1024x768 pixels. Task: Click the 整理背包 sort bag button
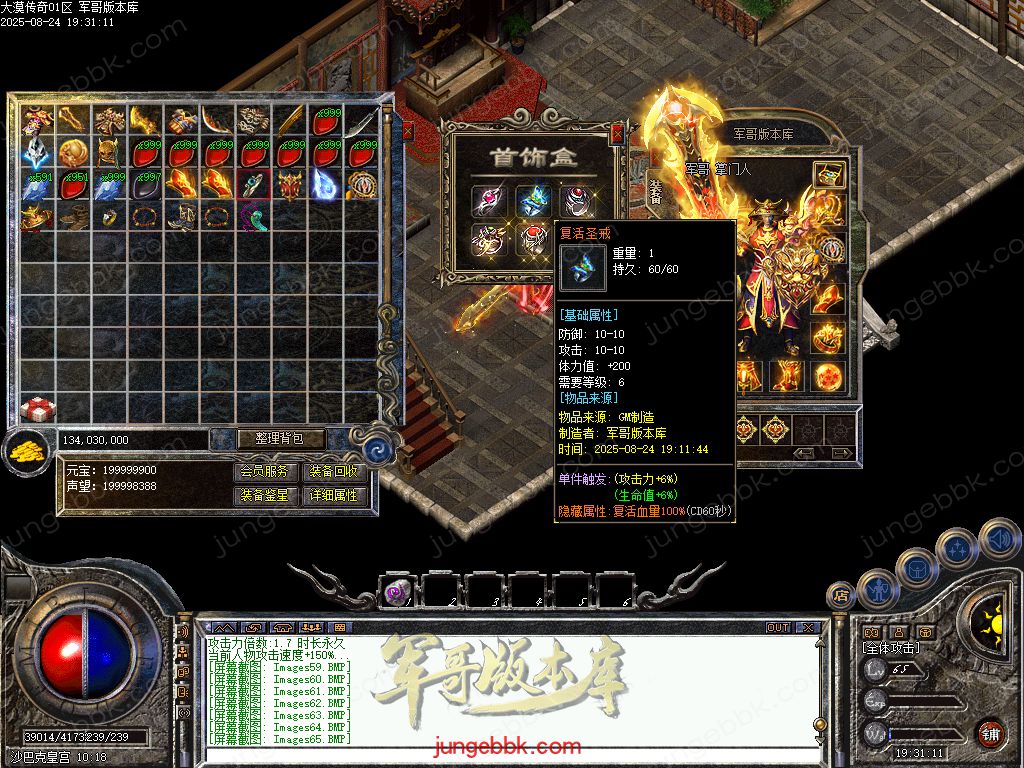point(268,439)
